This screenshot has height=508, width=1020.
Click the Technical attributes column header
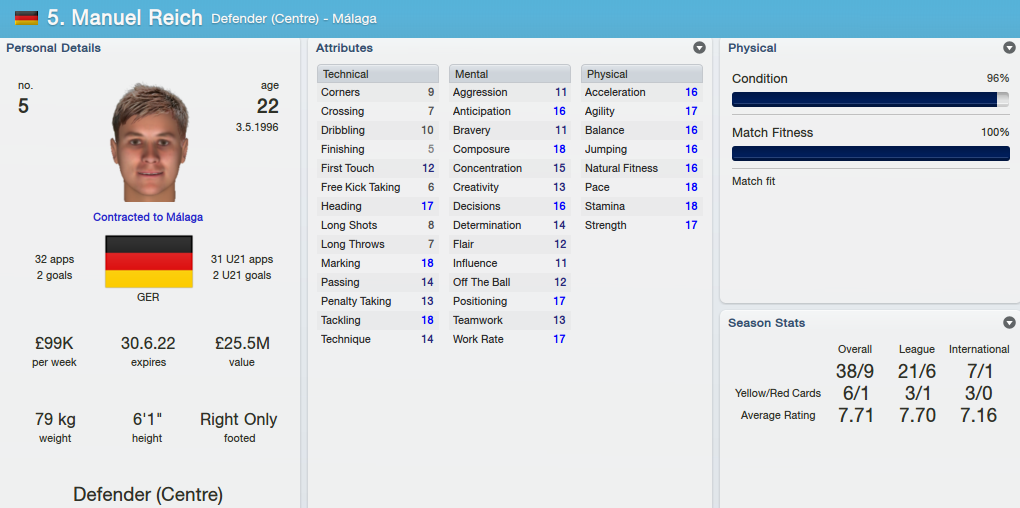click(378, 74)
